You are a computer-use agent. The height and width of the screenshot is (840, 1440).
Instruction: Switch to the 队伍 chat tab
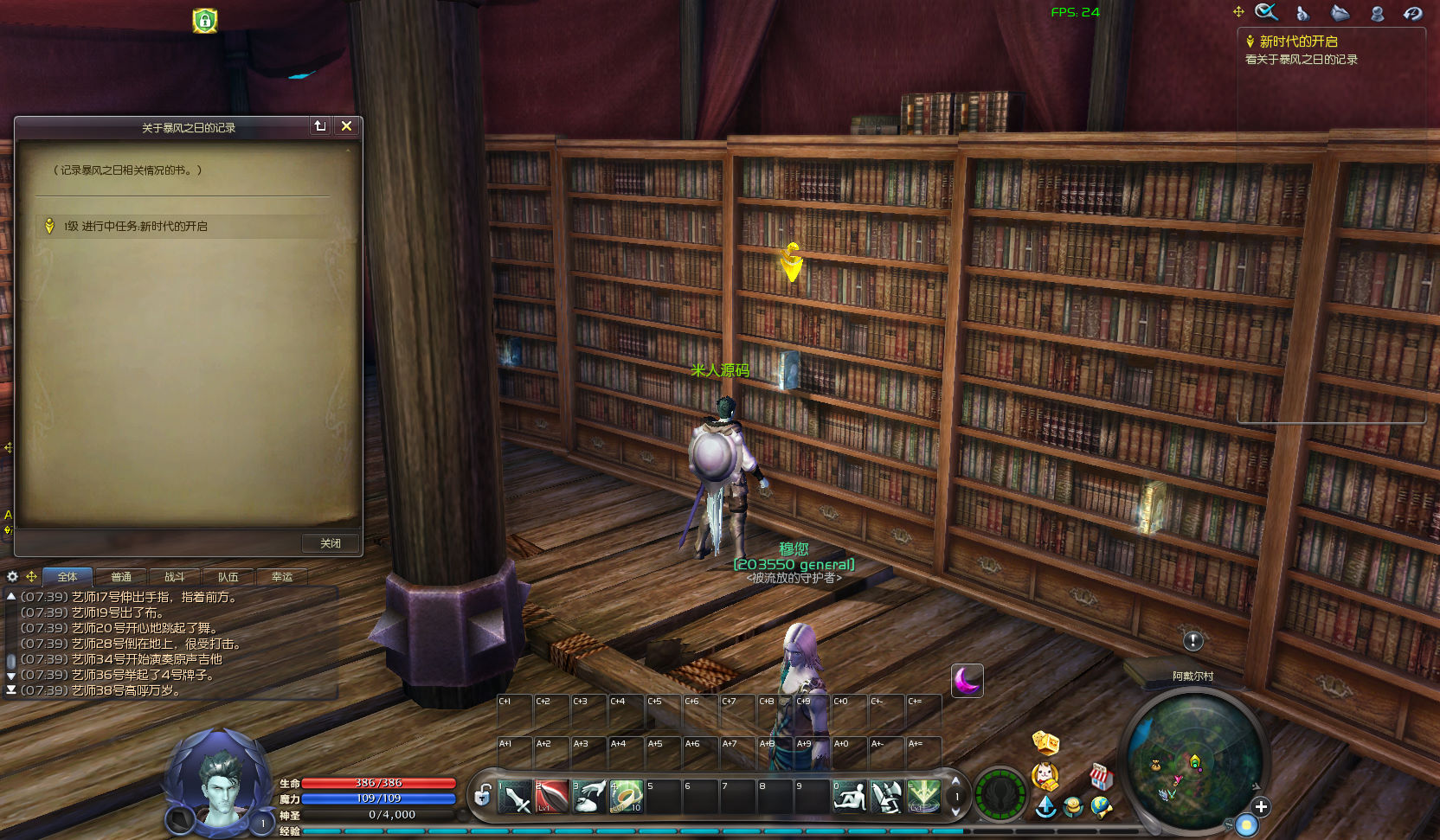(x=228, y=577)
